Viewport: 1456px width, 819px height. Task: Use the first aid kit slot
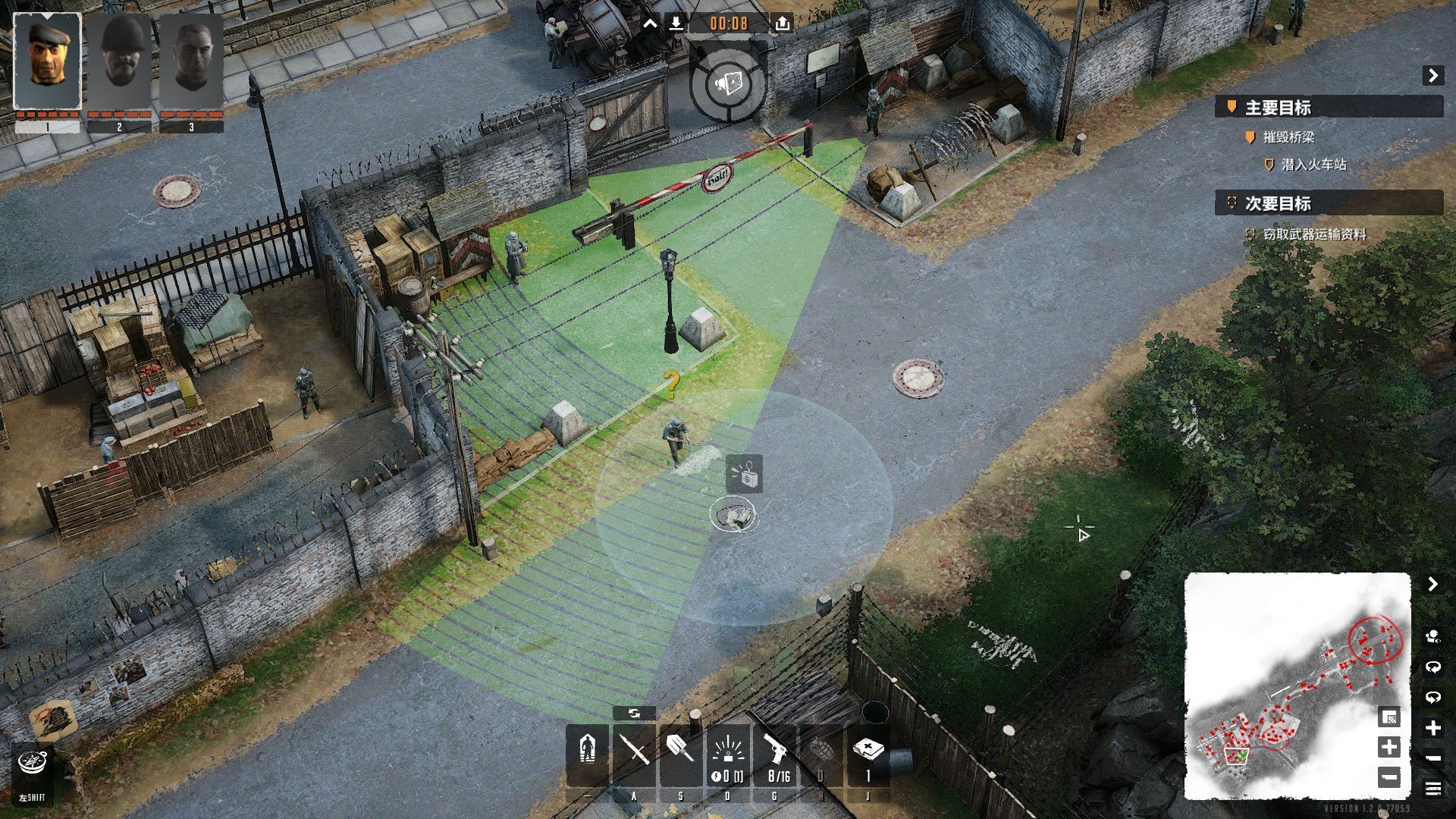point(868,755)
